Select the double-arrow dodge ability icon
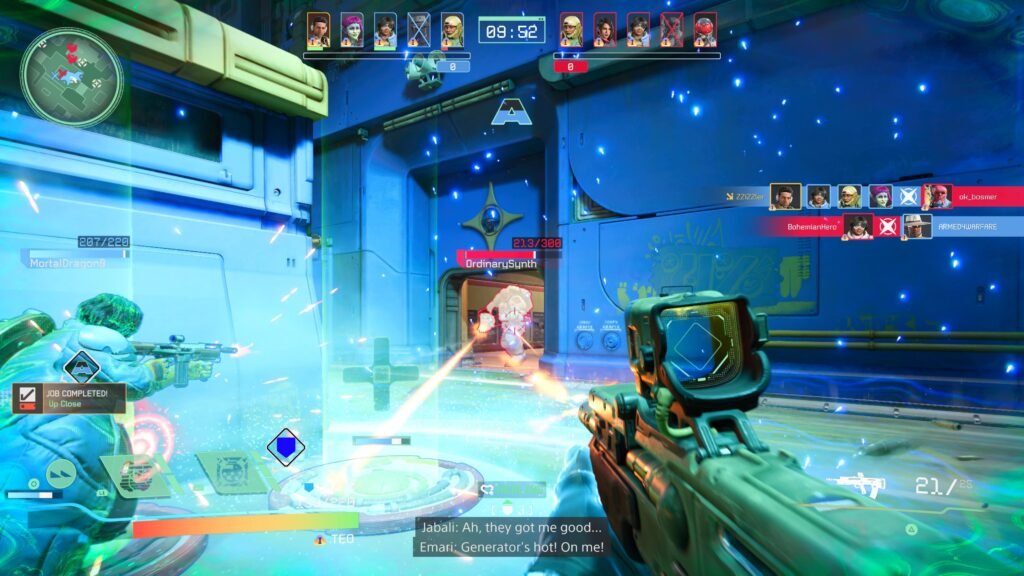The height and width of the screenshot is (576, 1024). 61,472
